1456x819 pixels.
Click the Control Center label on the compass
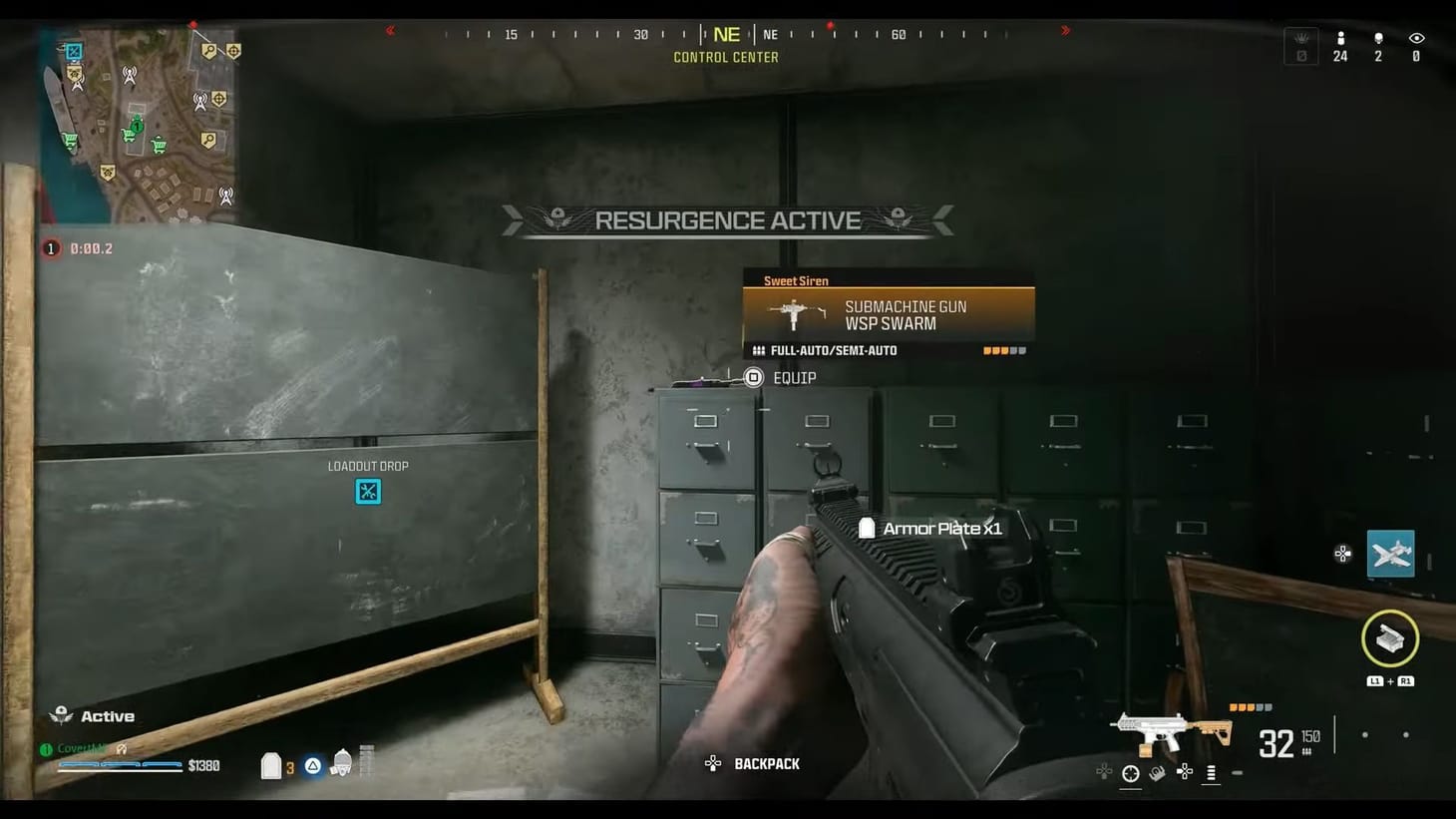tap(726, 57)
